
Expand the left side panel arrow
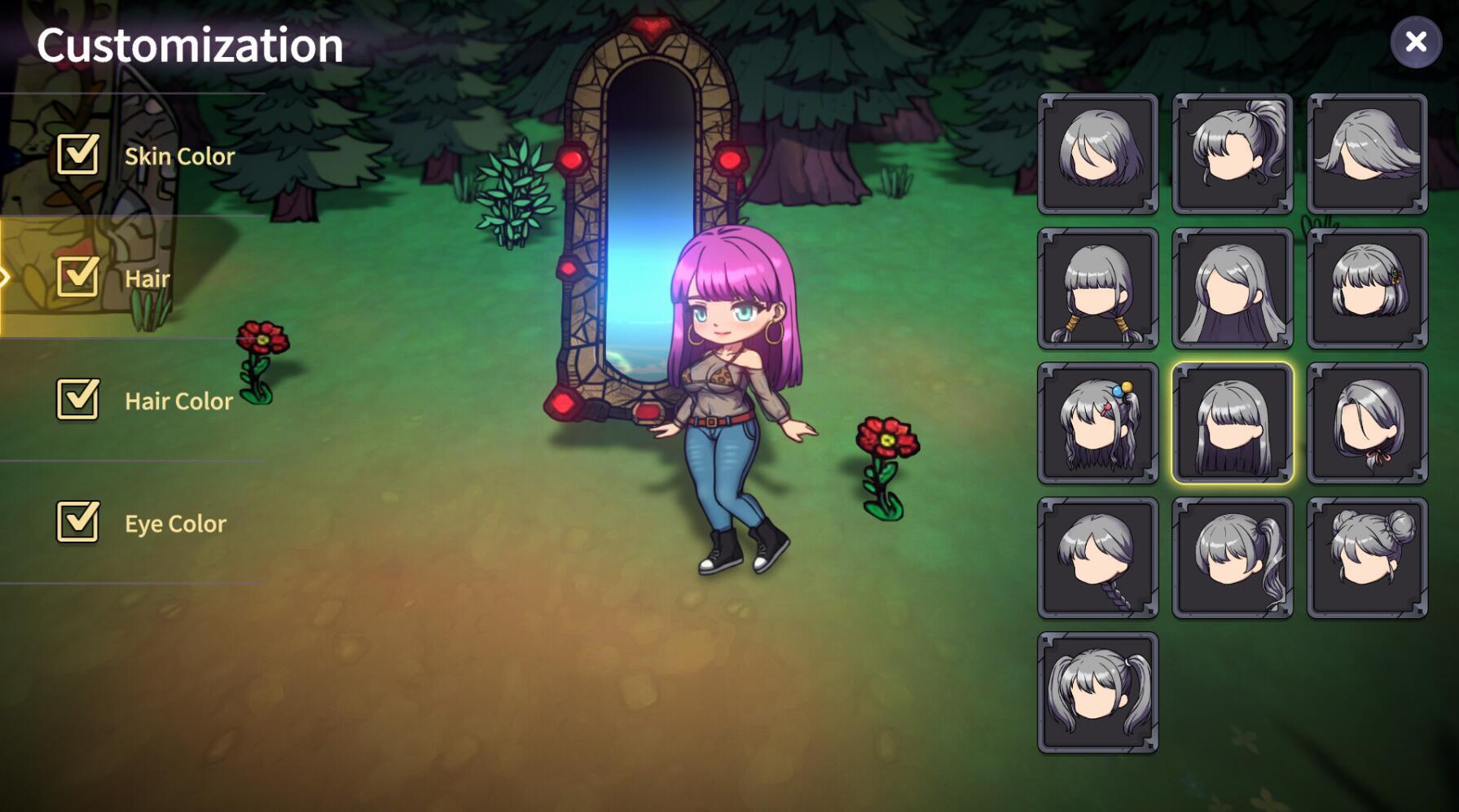pos(5,274)
